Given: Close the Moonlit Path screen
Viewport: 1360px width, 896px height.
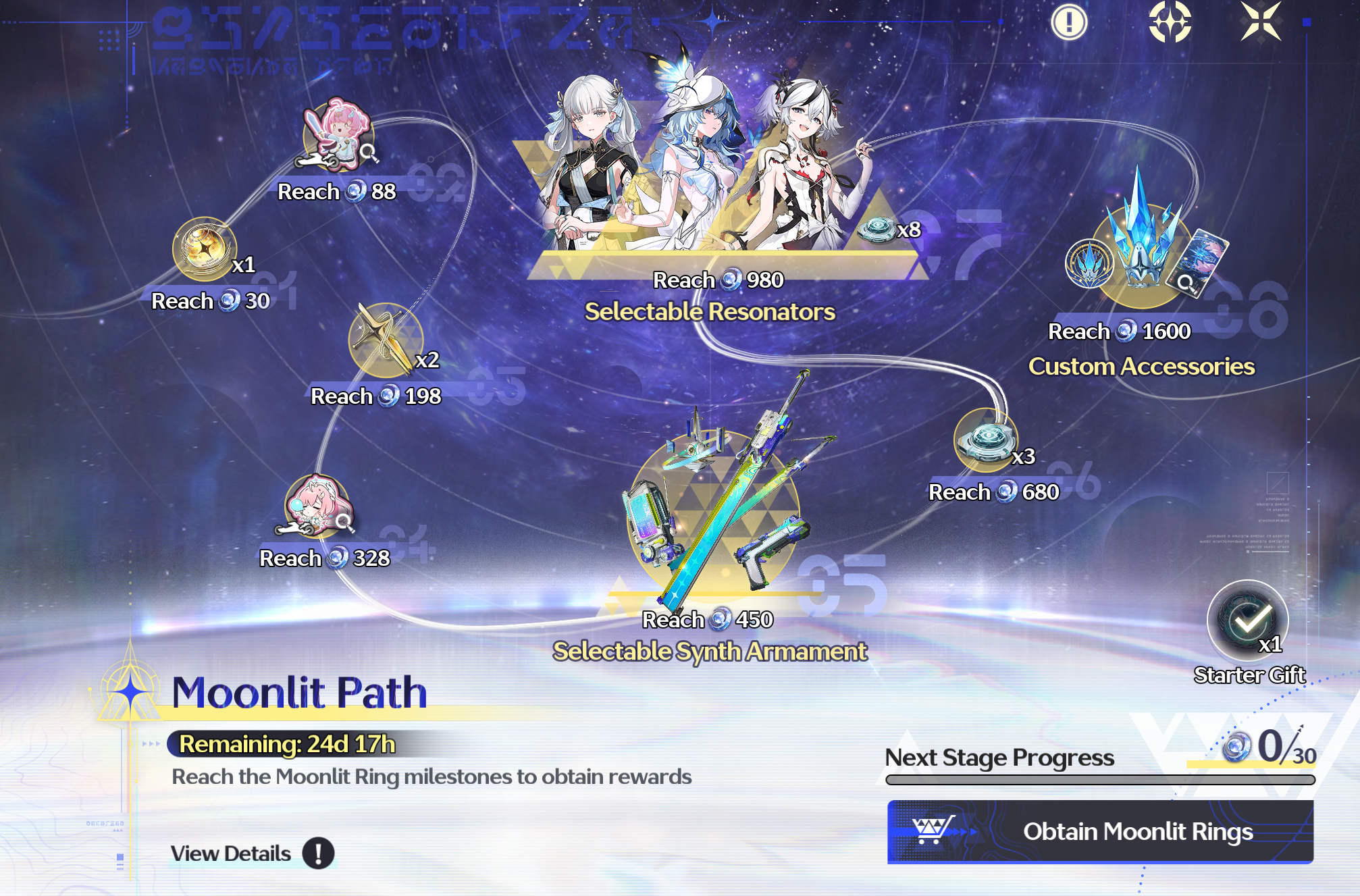Looking at the screenshot, I should 1260,22.
